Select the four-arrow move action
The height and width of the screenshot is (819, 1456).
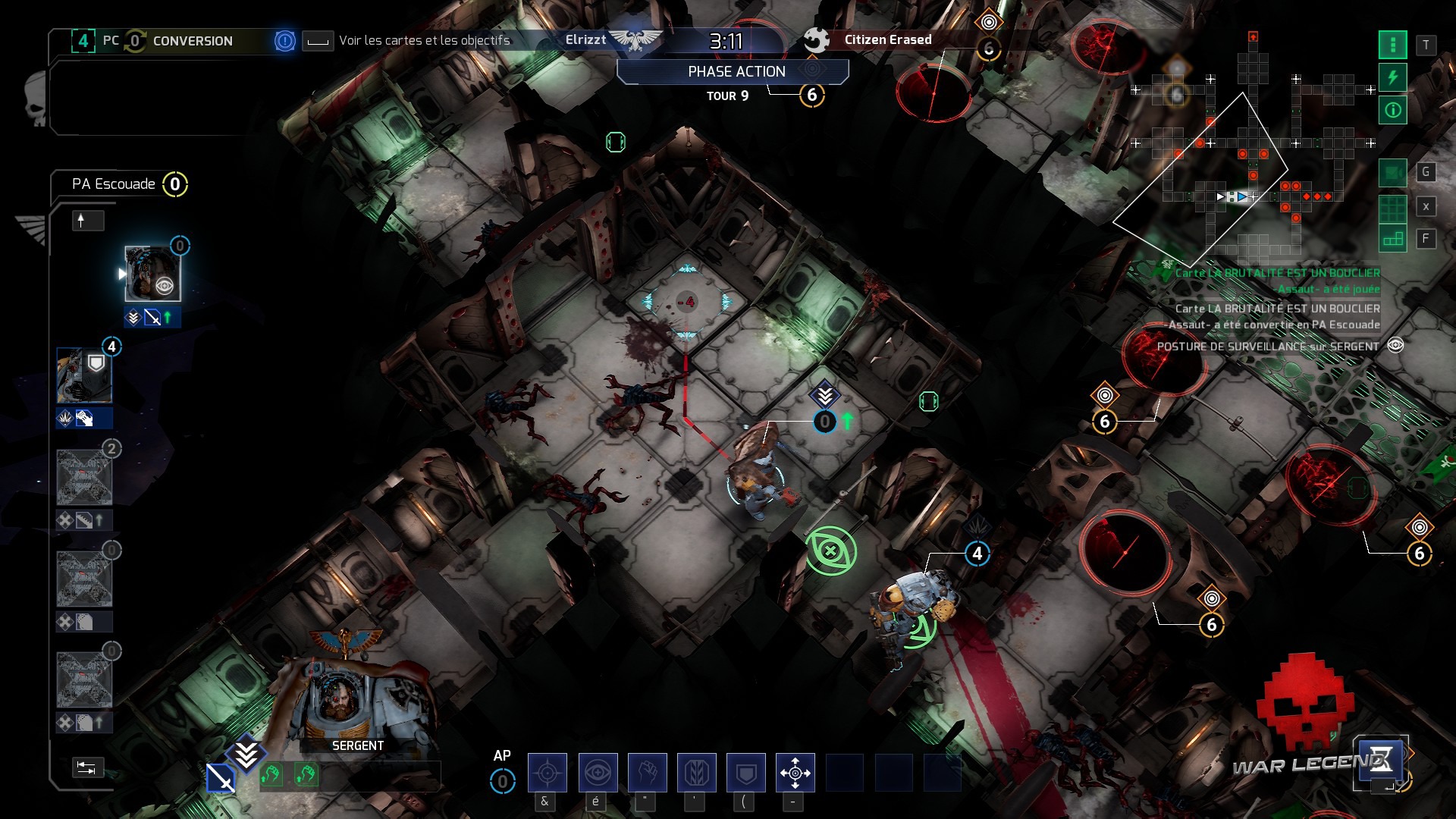795,773
